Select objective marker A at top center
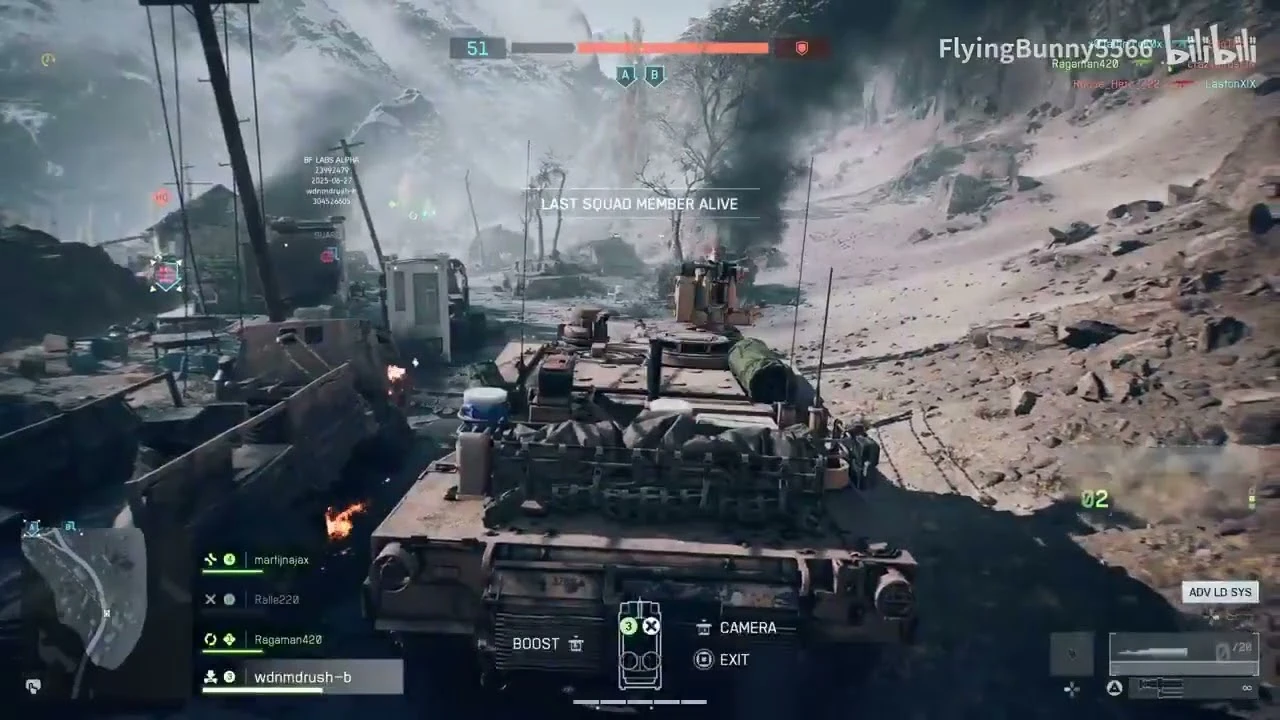Screen dimensions: 1280x720 625,75
